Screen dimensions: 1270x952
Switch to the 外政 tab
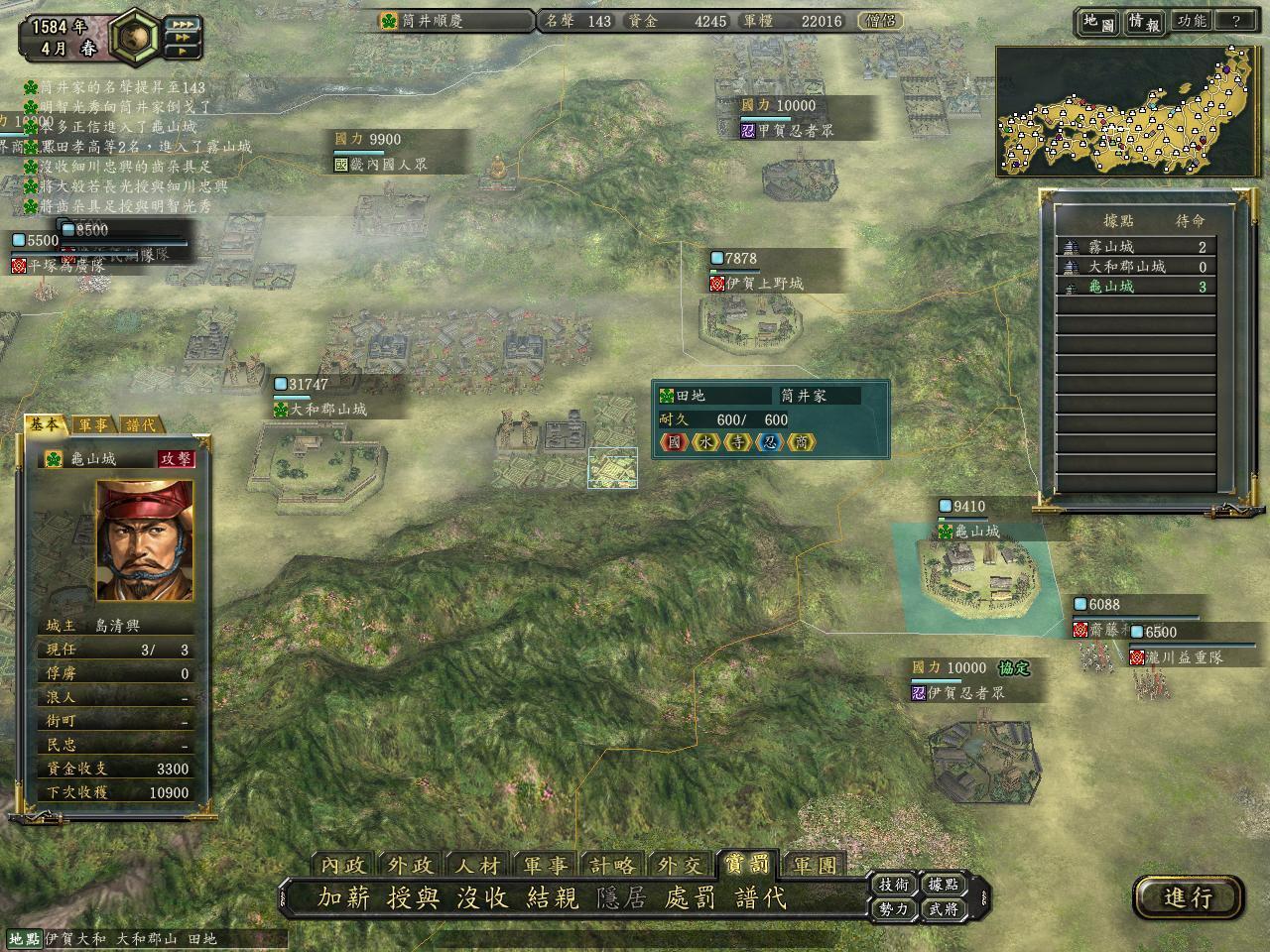(411, 865)
